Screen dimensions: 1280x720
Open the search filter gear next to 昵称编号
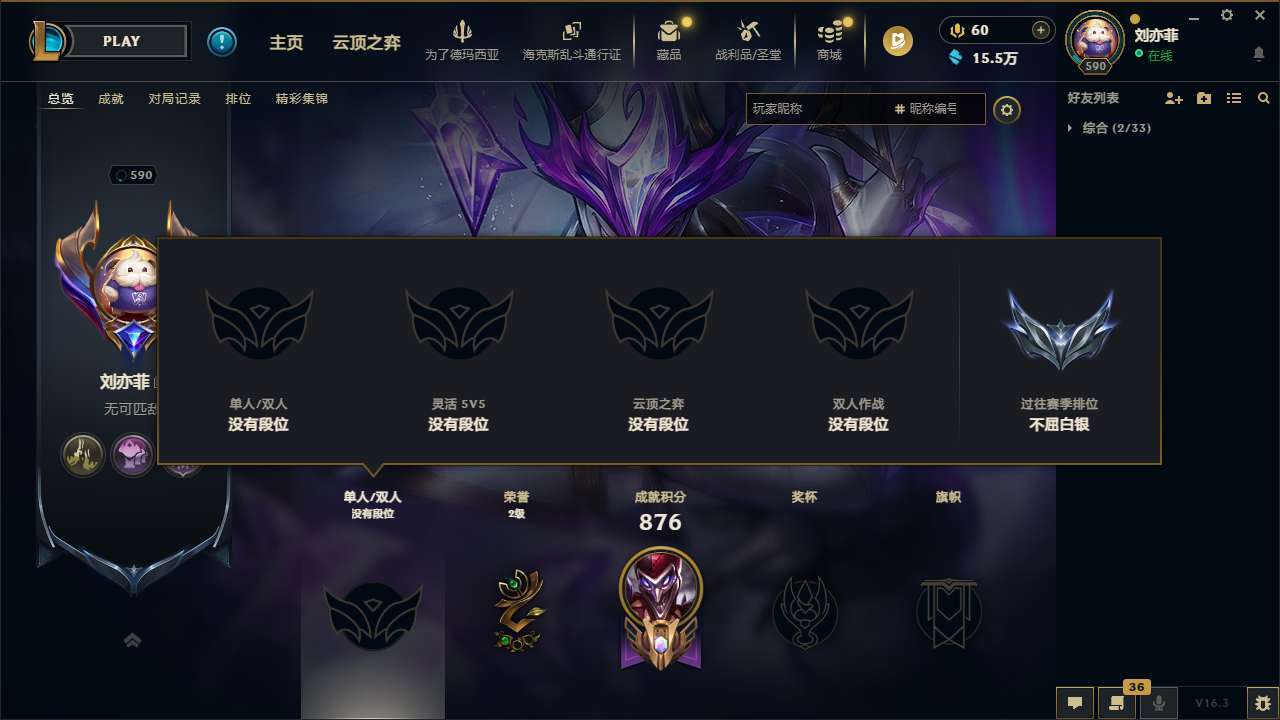tap(1007, 110)
